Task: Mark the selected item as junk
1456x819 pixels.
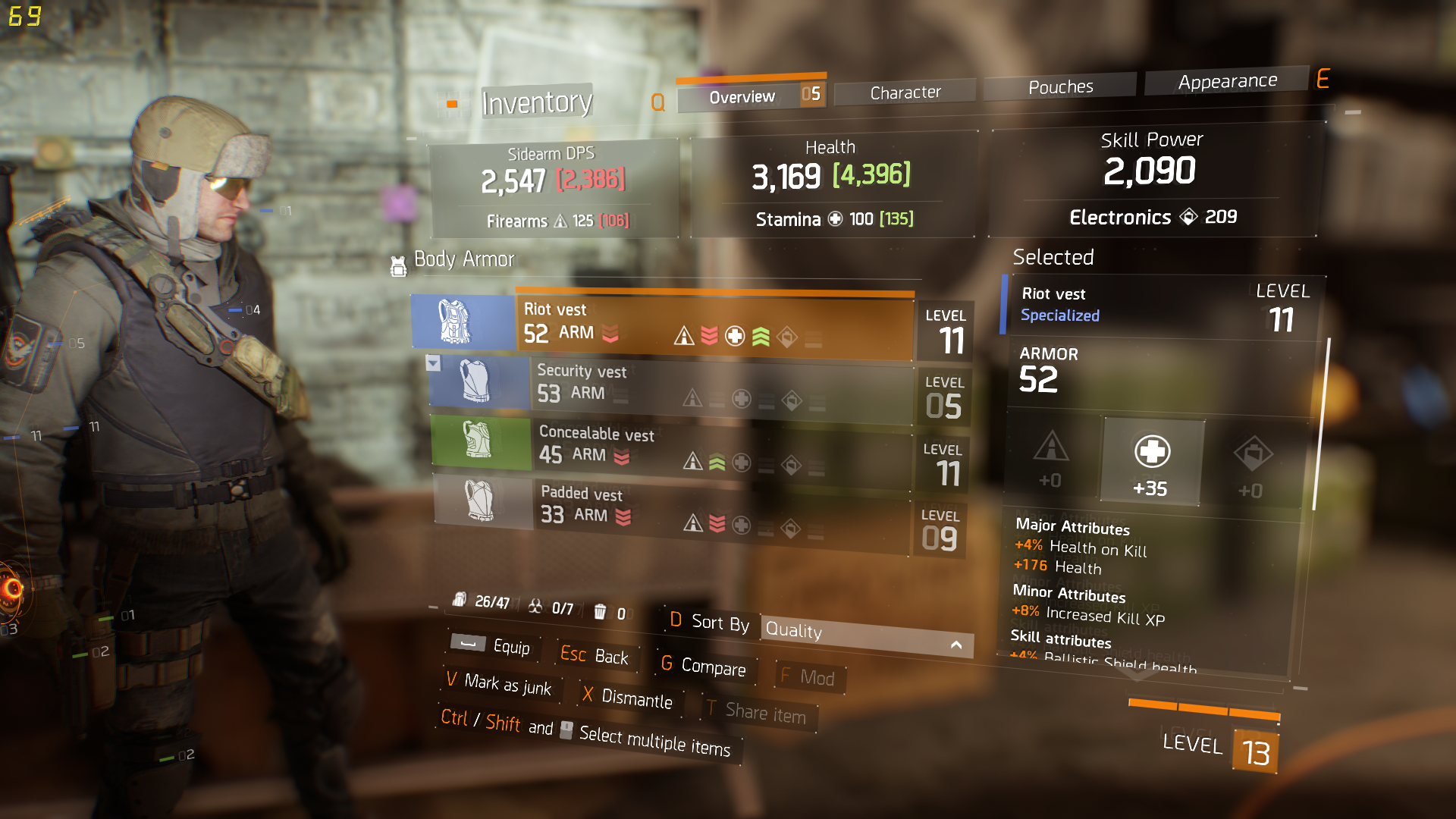Action: point(499,684)
